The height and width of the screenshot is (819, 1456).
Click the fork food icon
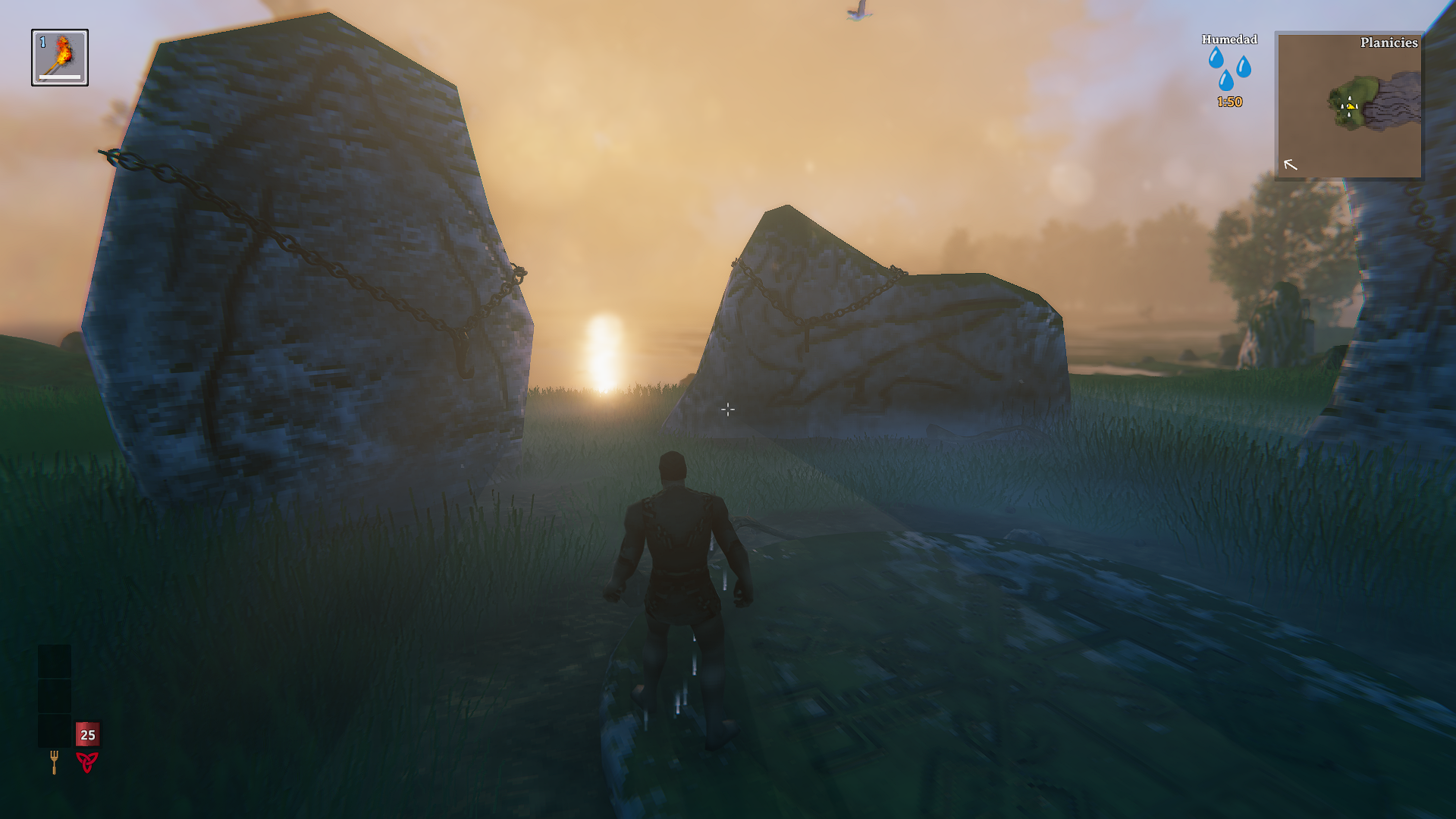tap(54, 761)
